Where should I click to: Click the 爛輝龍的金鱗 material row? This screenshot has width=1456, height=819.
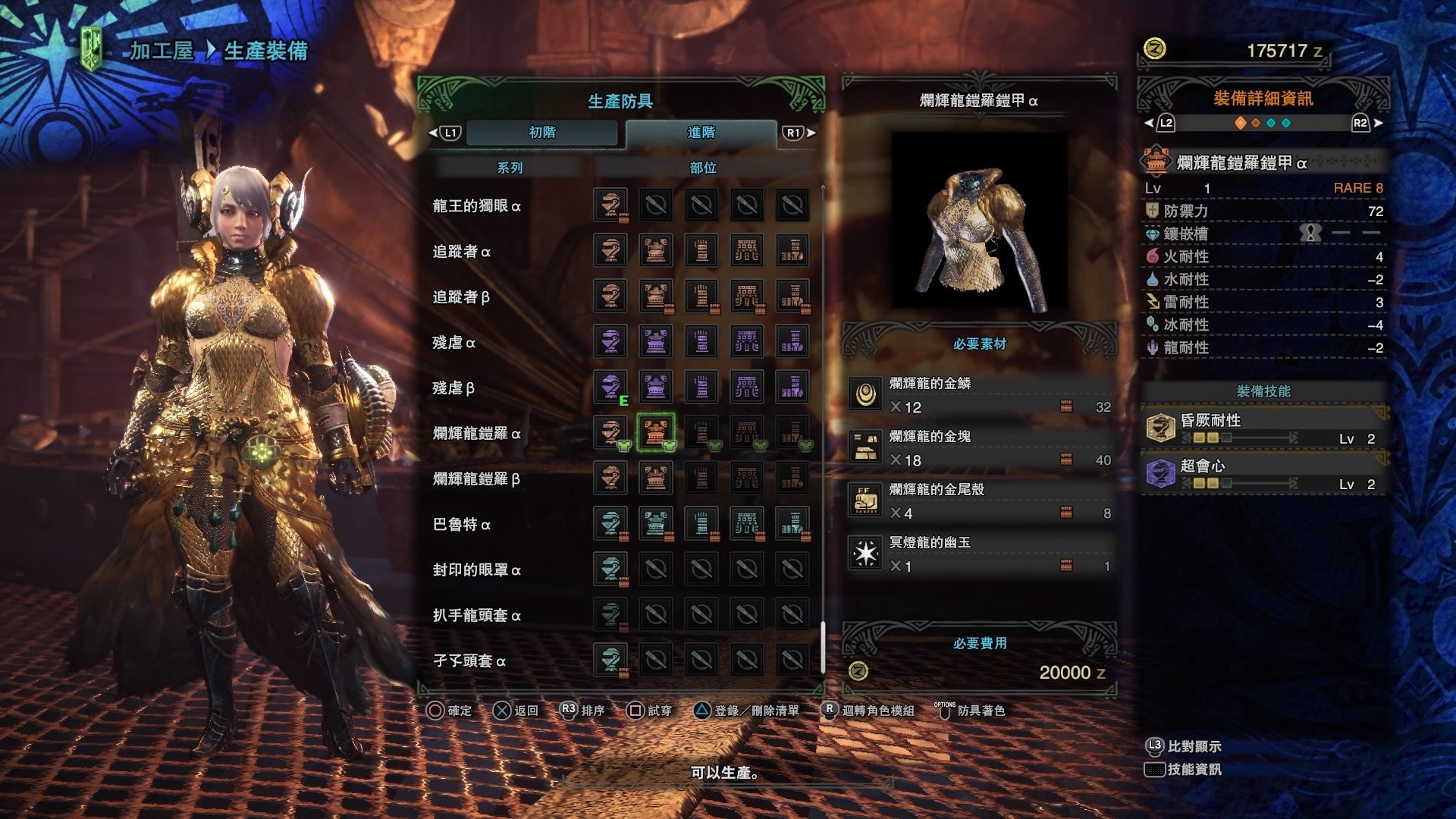[980, 395]
